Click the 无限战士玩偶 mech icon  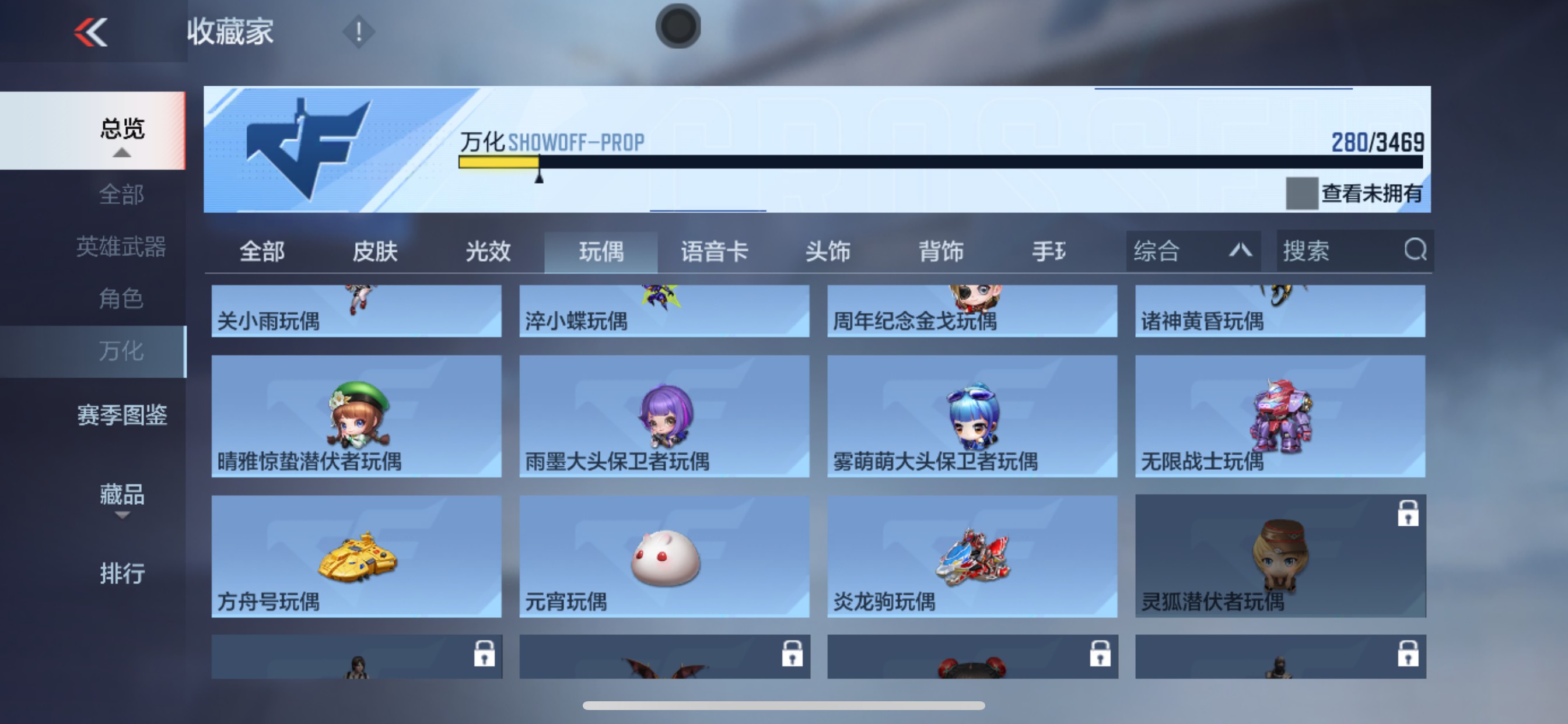1280,414
